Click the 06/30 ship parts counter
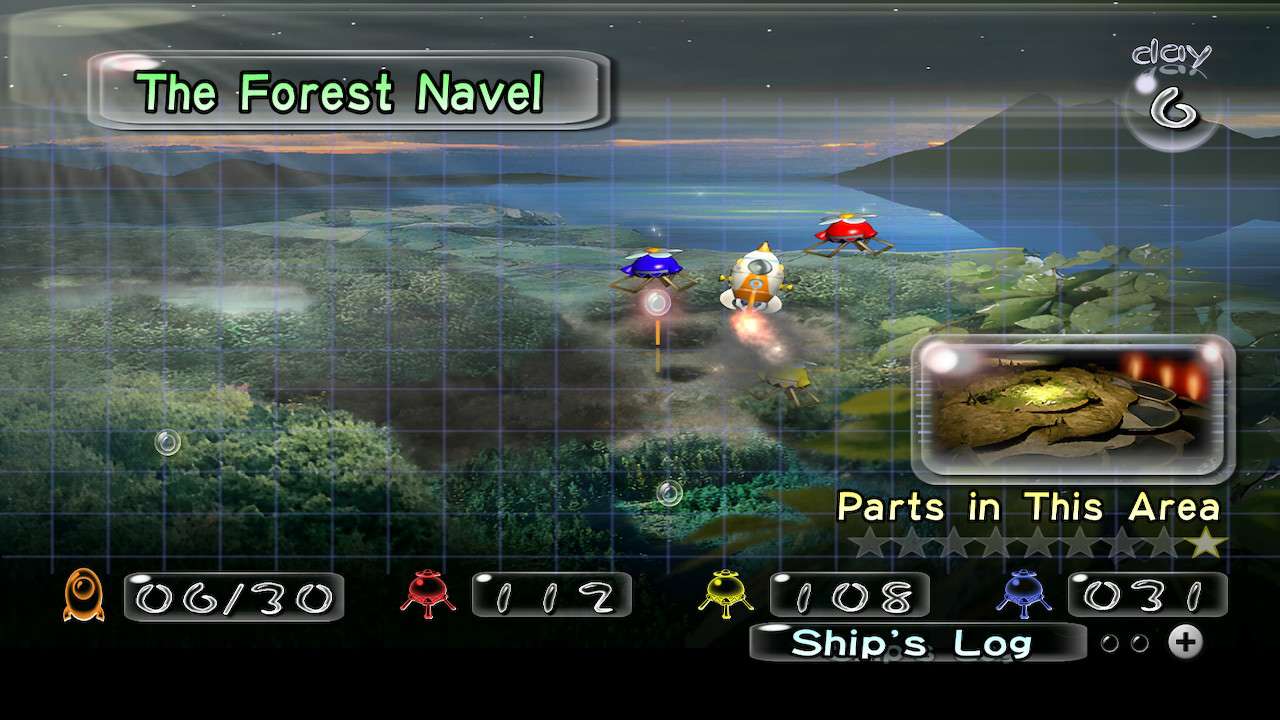 click(232, 597)
